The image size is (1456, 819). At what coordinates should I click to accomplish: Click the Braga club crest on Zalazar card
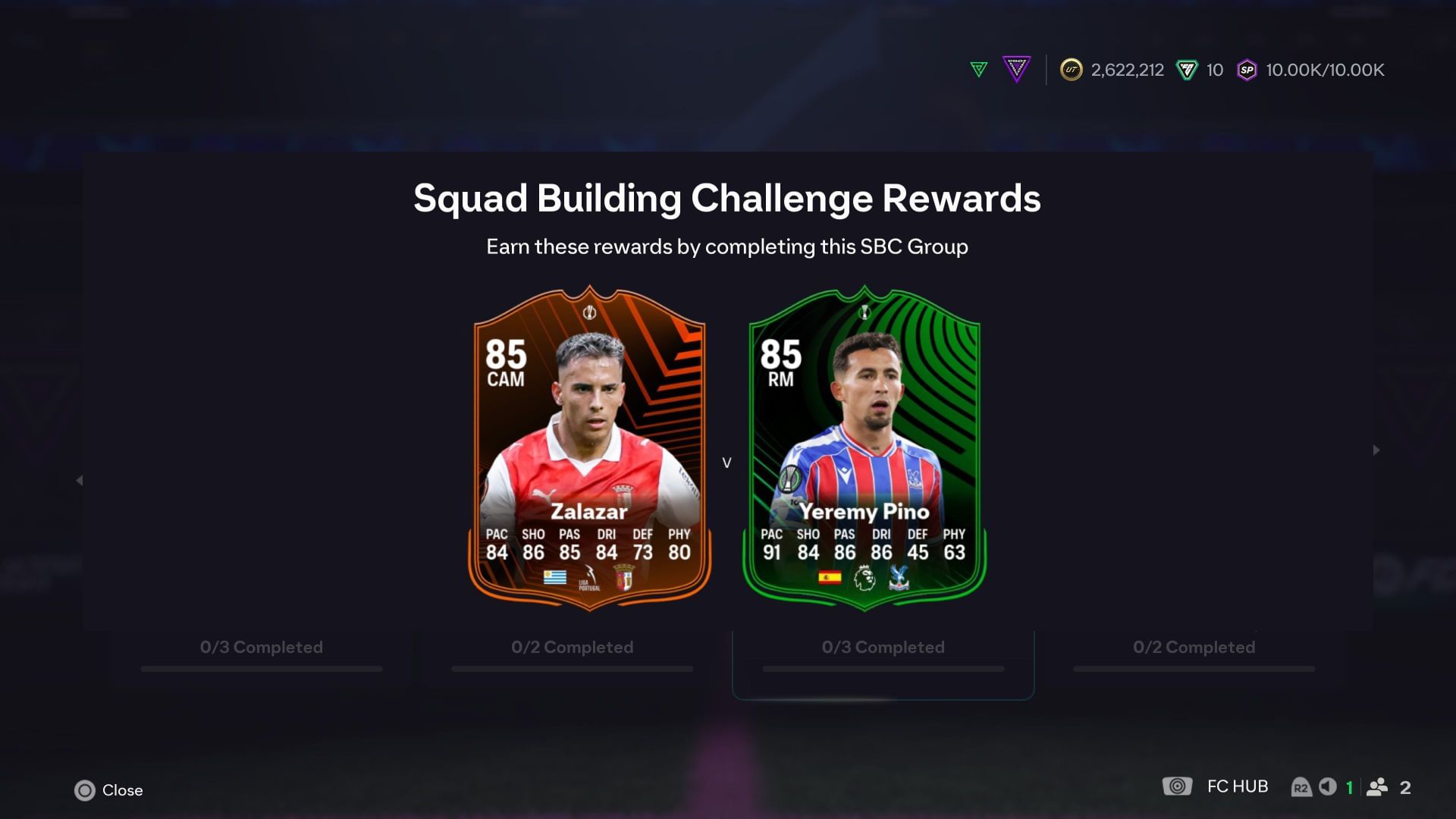point(624,578)
